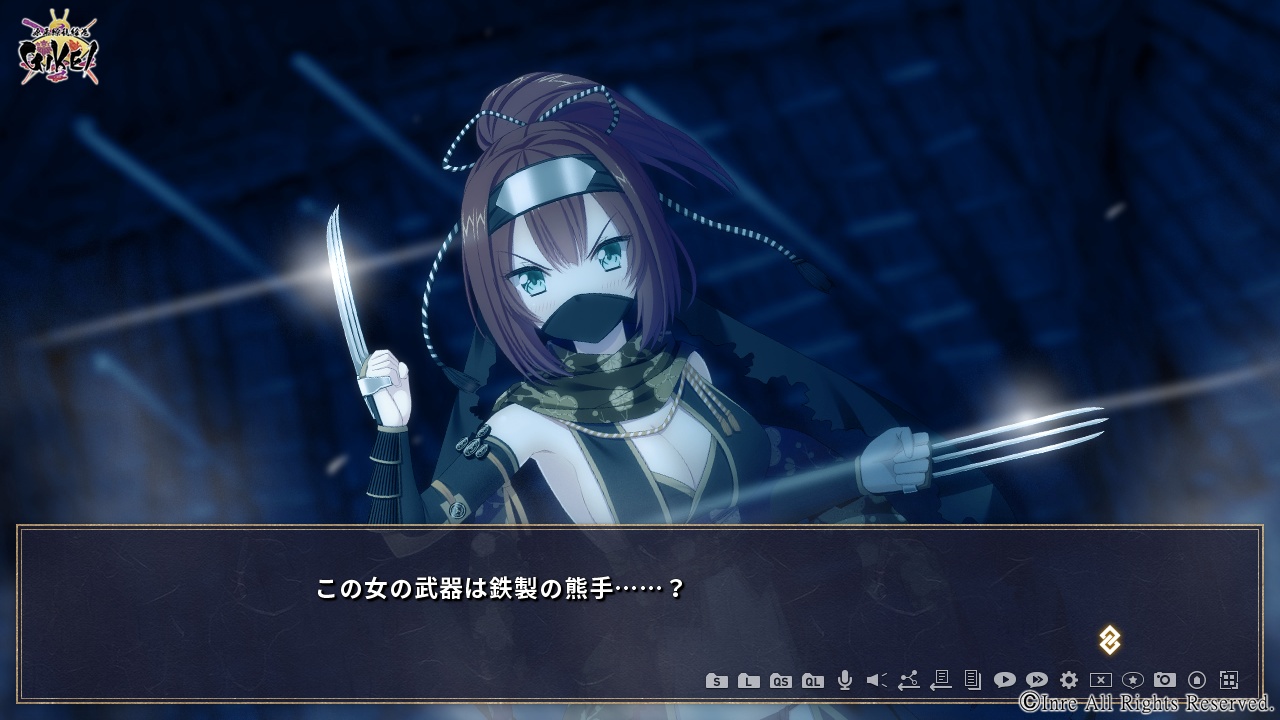Open the save menu with the S folder icon
The width and height of the screenshot is (1280, 720).
tap(717, 681)
